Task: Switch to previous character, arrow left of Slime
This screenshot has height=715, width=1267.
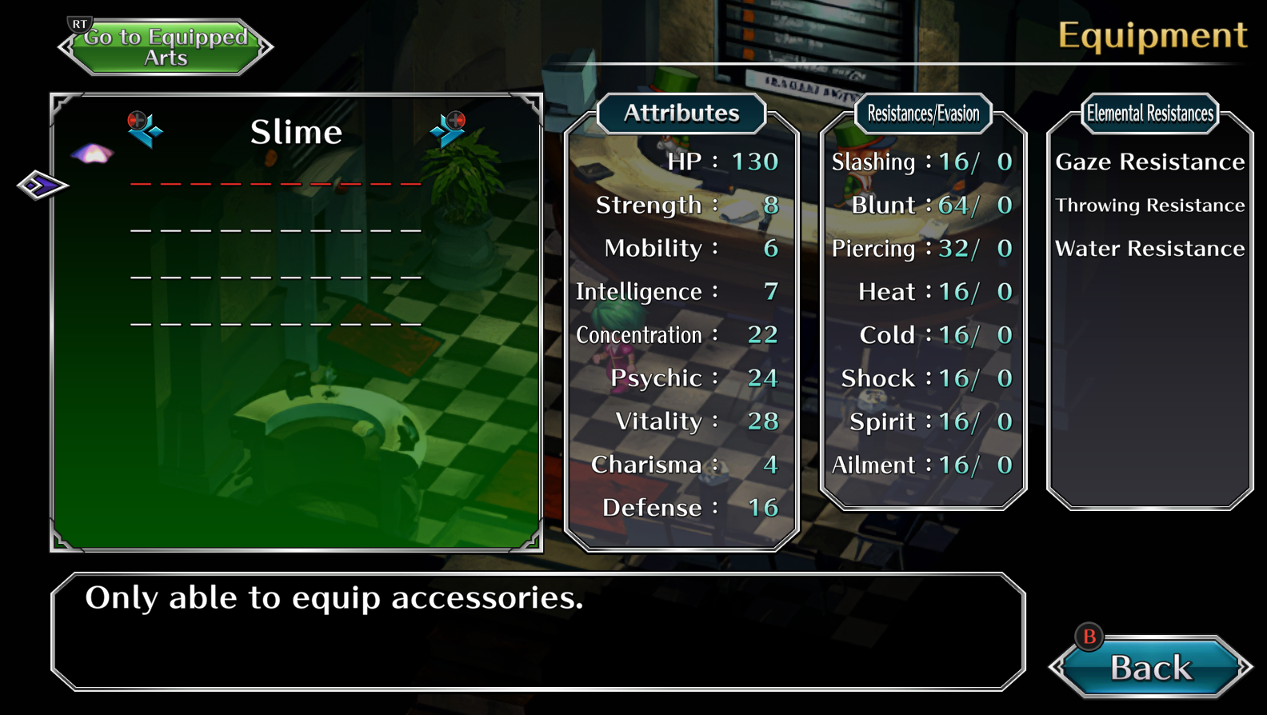Action: click(145, 130)
